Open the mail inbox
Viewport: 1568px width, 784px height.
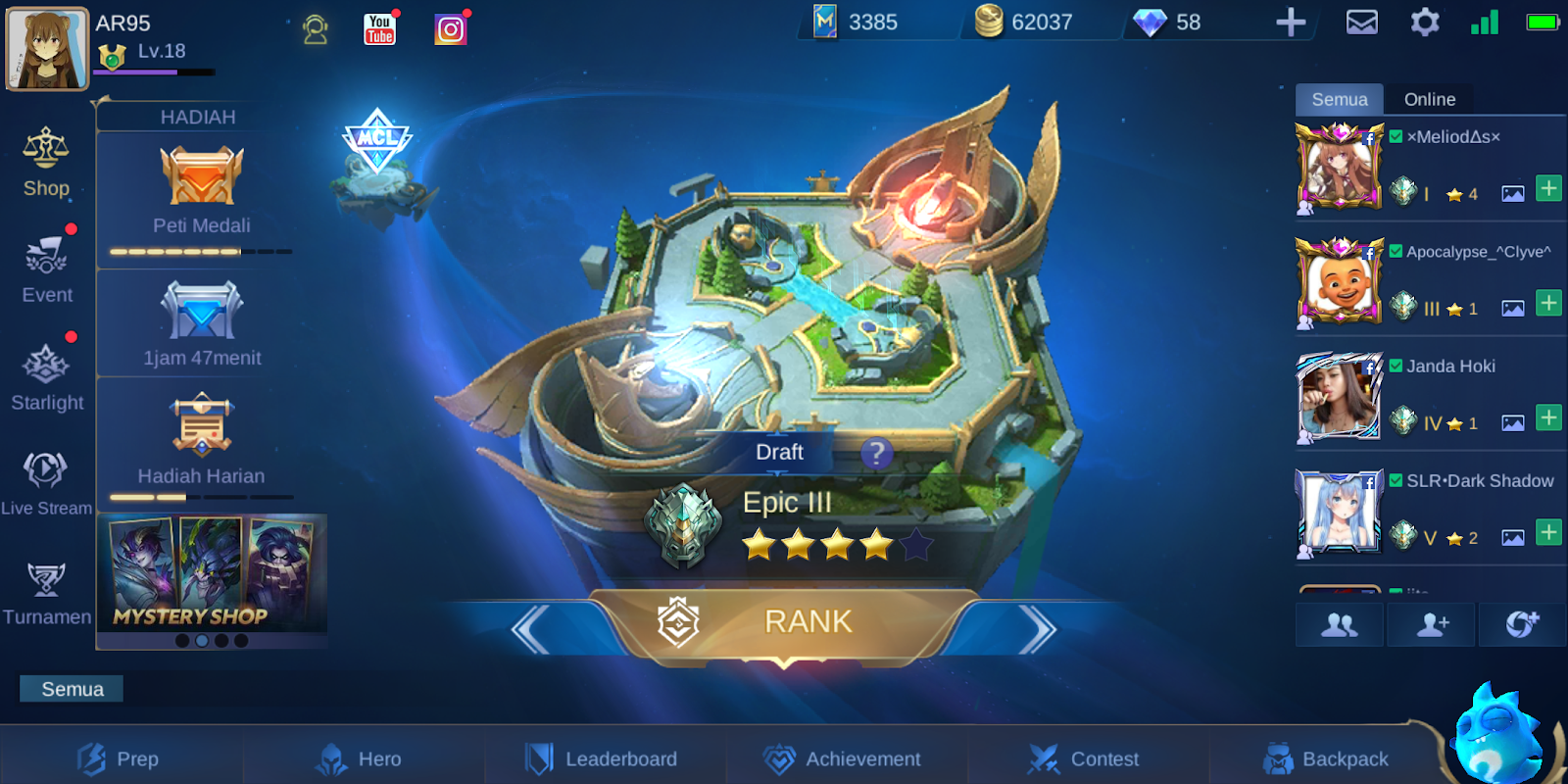(1362, 22)
